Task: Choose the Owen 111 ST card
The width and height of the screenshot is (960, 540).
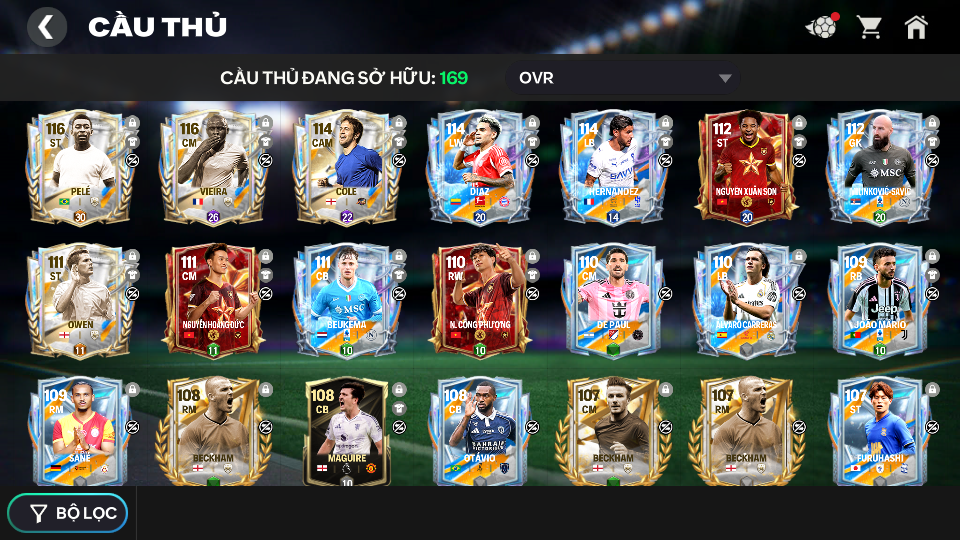Action: pyautogui.click(x=80, y=298)
